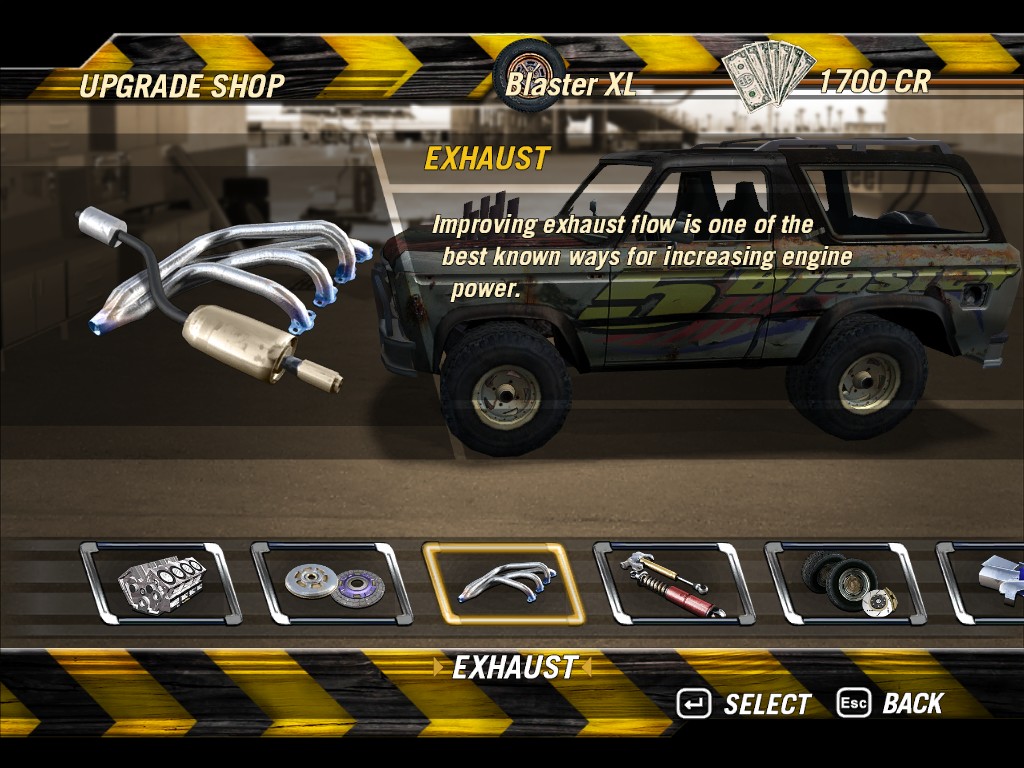Viewport: 1024px width, 768px height.
Task: Choose the tires and brakes category
Action: 846,584
